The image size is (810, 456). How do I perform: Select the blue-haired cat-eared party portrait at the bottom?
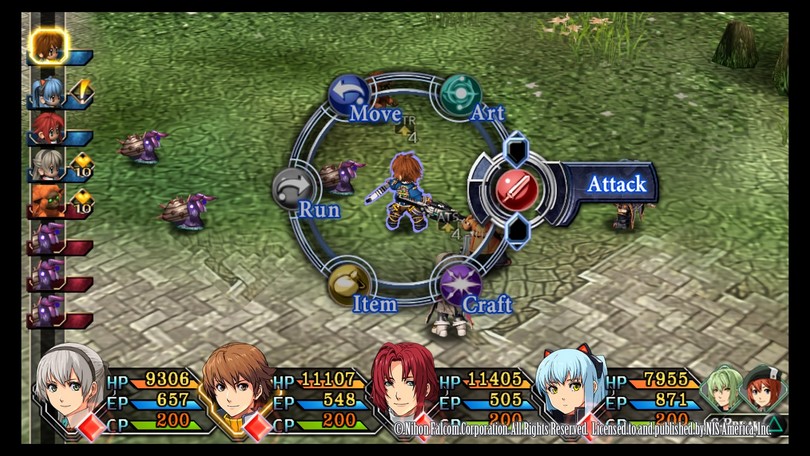(569, 387)
